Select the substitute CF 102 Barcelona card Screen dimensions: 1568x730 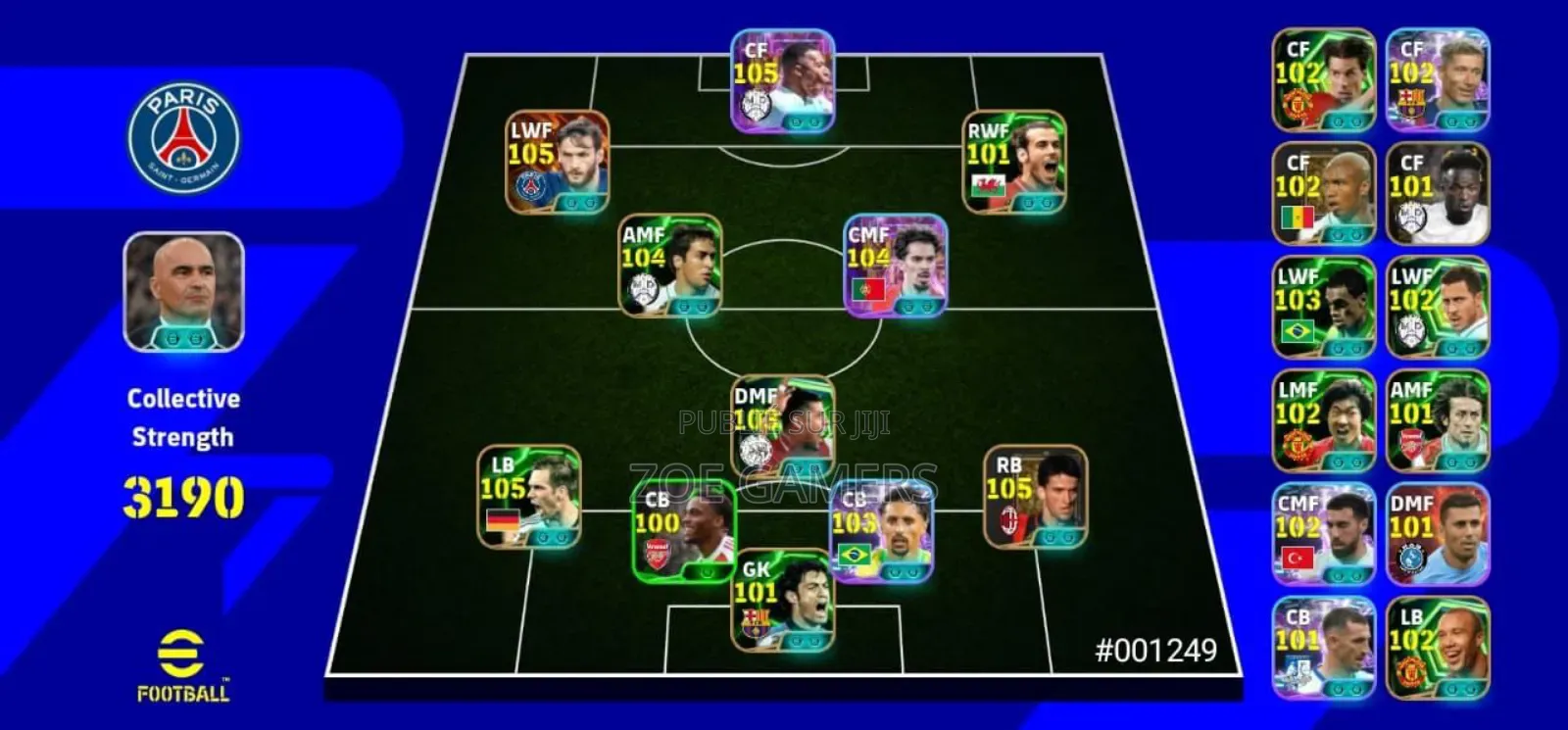coord(1438,79)
